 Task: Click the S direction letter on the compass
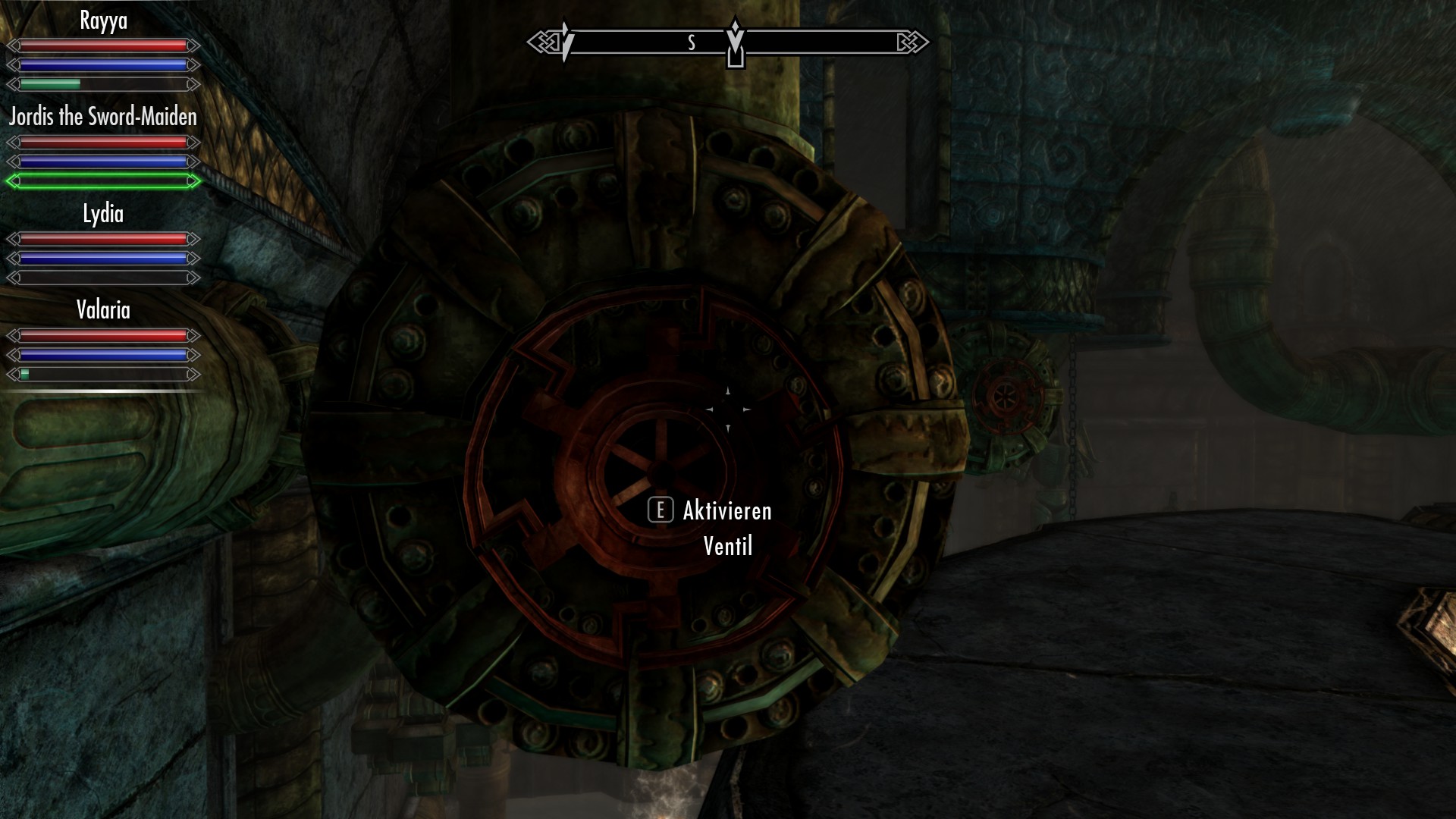pyautogui.click(x=690, y=42)
